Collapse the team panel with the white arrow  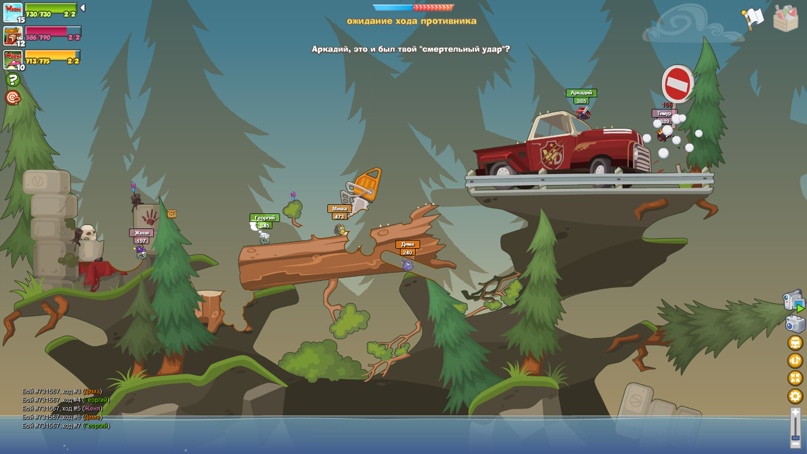(83, 8)
